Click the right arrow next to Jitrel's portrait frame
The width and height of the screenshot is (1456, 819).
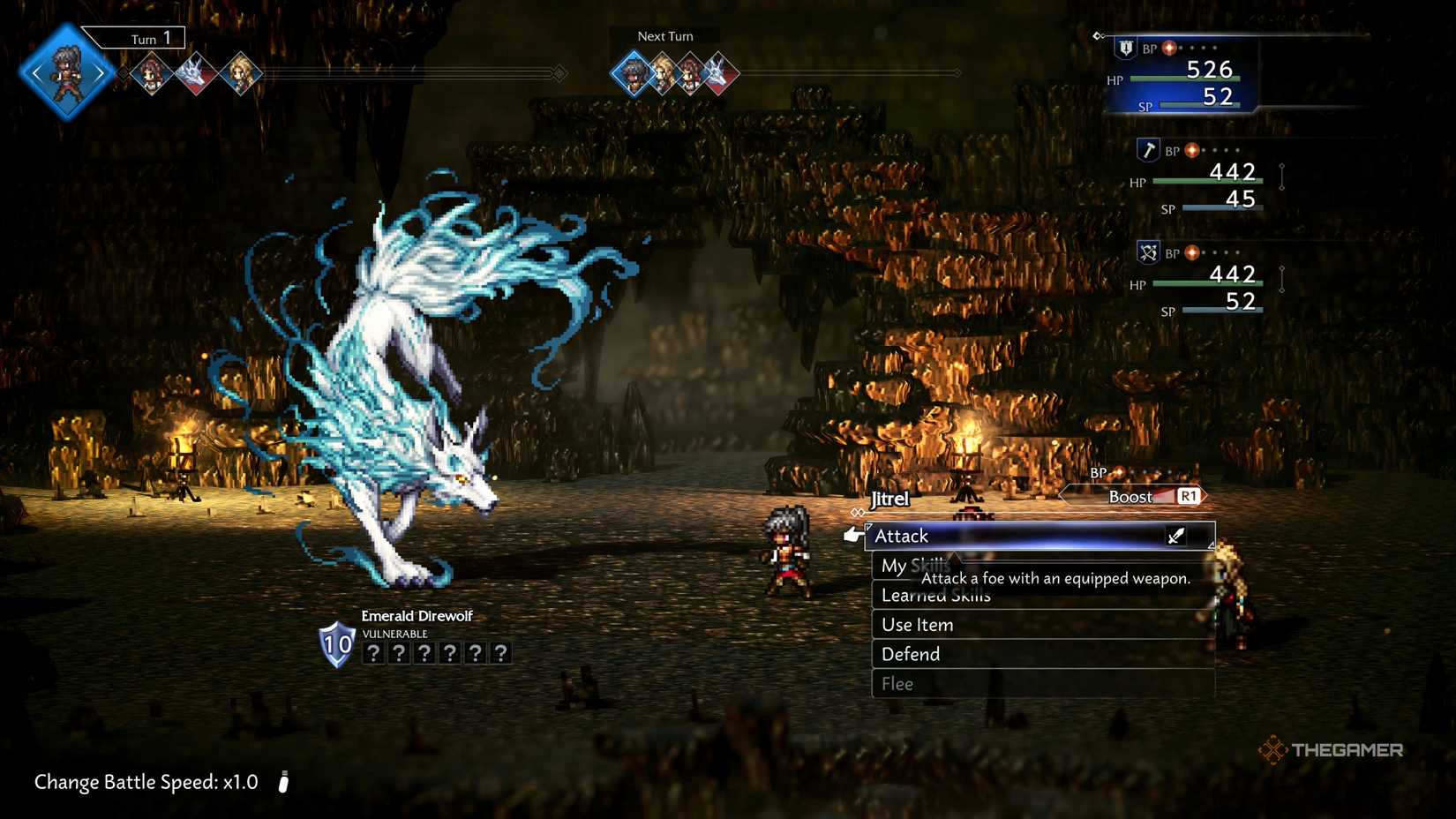100,72
